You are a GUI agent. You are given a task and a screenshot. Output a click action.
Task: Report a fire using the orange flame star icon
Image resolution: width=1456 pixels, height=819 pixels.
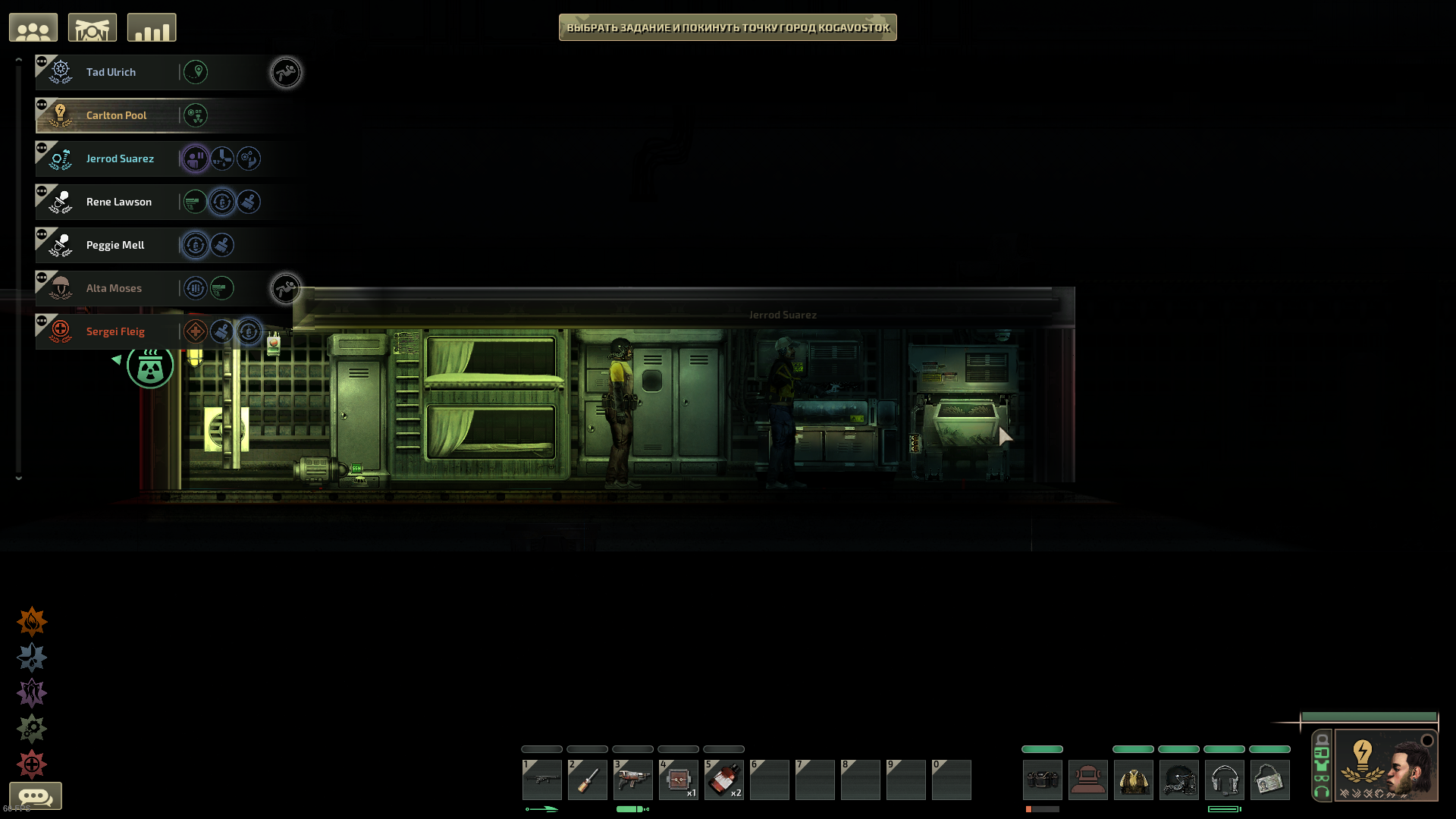tap(31, 620)
